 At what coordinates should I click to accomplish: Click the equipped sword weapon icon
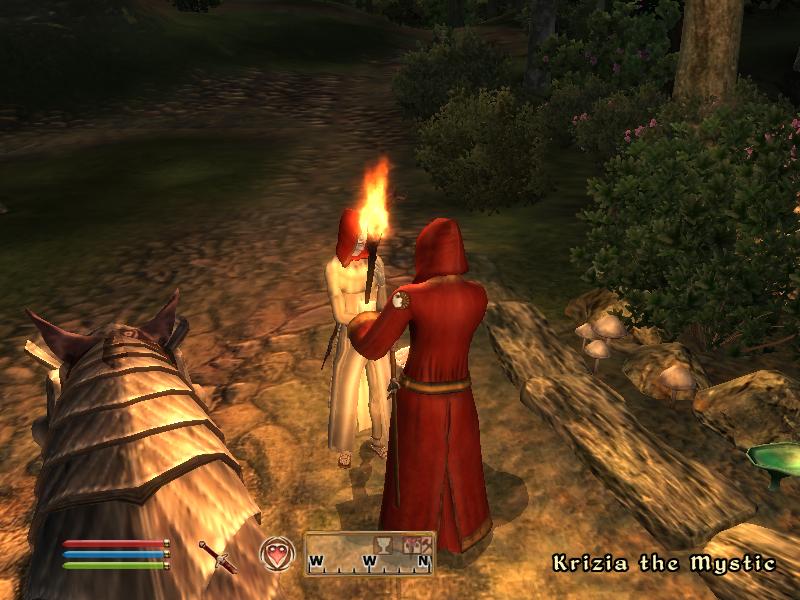(217, 556)
